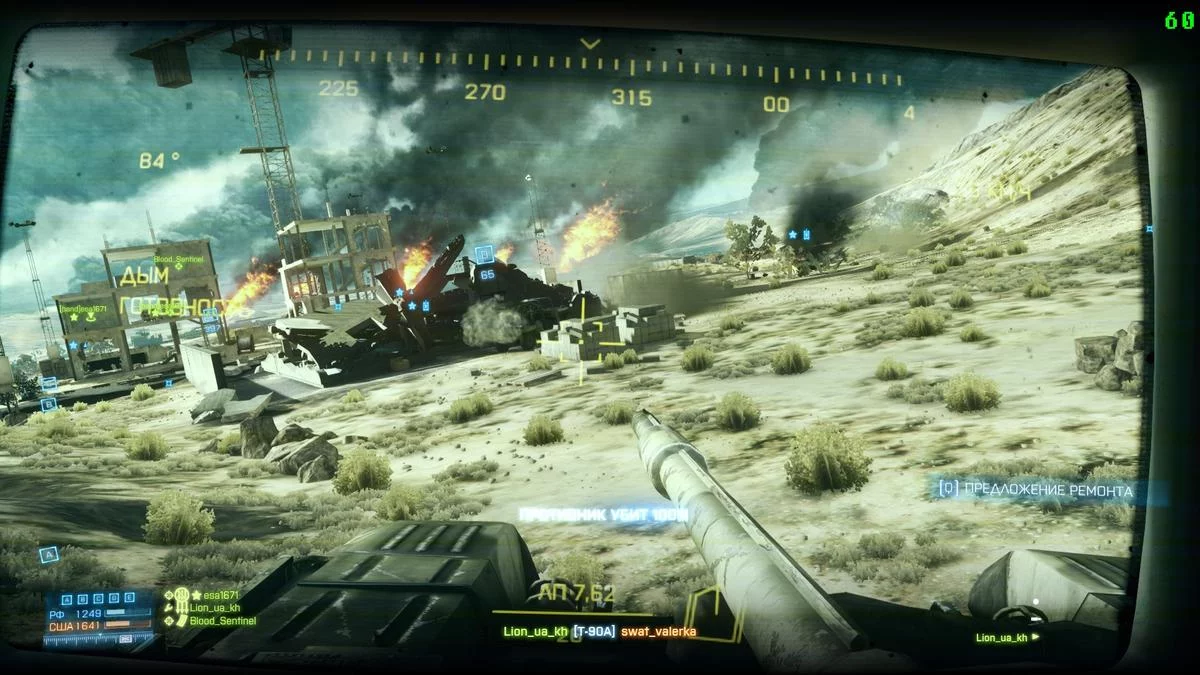Click swat_valerka in the kill feed
Screen dimensions: 1200x675
[x=658, y=632]
